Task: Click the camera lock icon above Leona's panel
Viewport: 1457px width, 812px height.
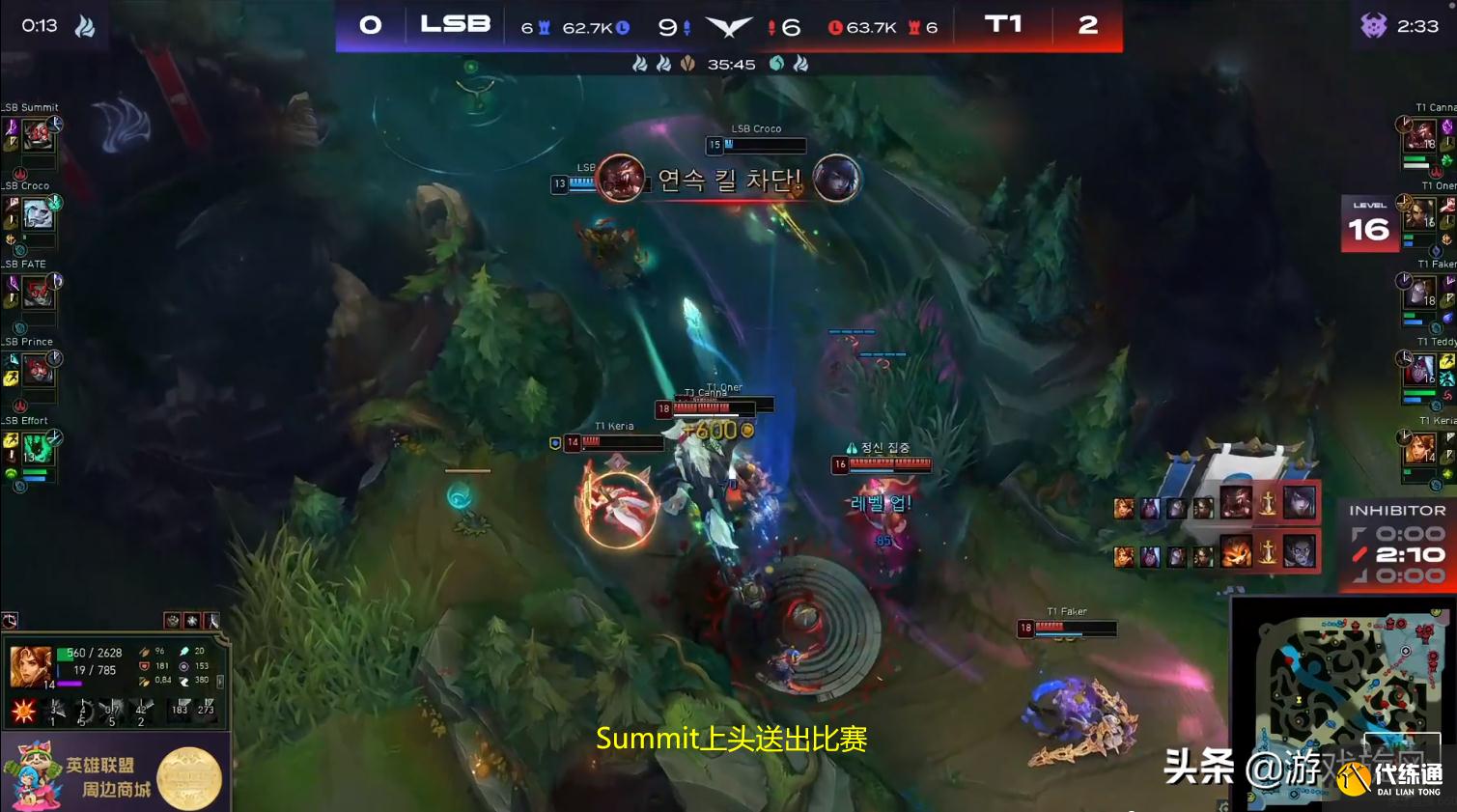Action: (10, 619)
